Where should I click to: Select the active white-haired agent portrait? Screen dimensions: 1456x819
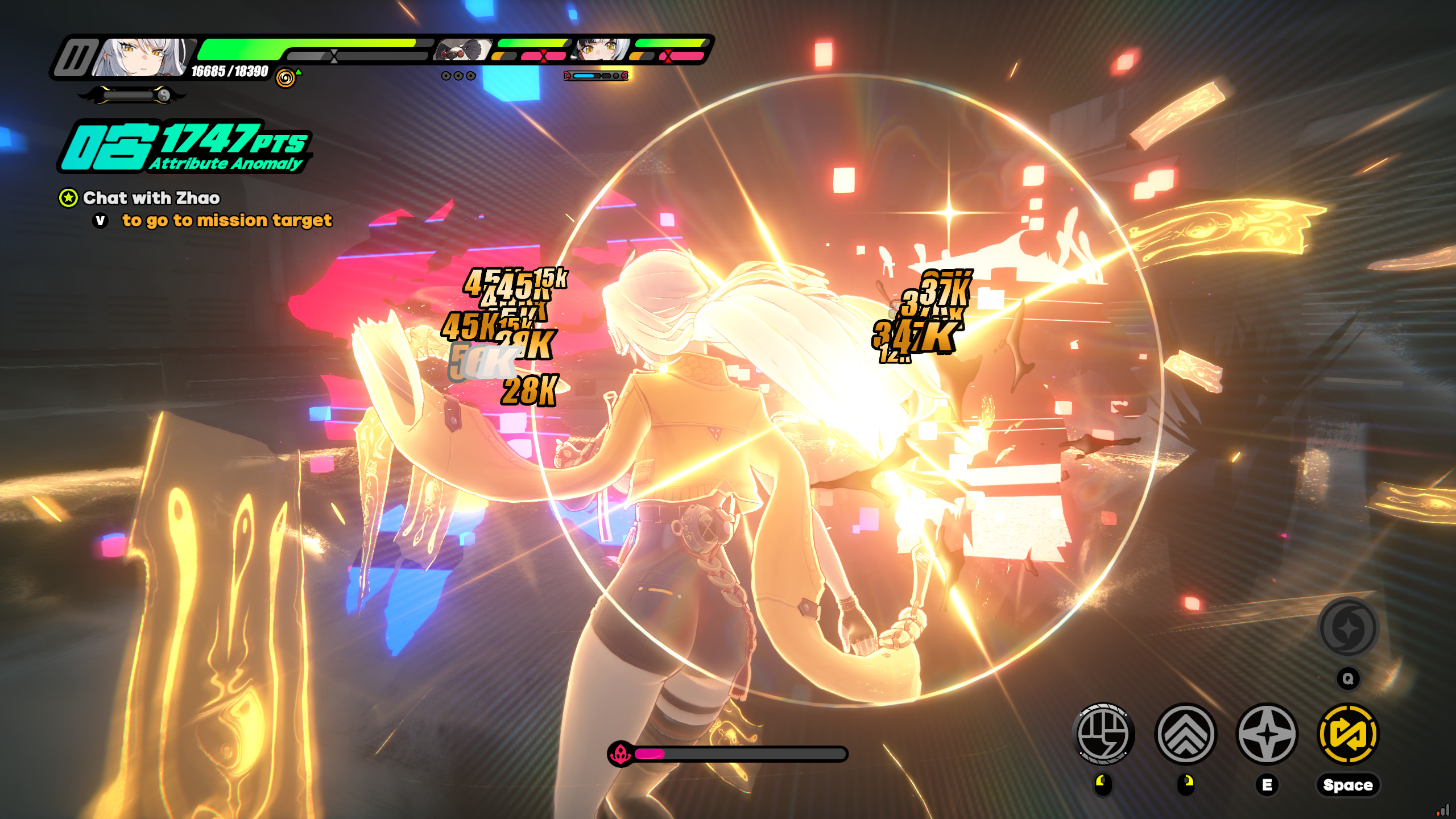[142, 57]
